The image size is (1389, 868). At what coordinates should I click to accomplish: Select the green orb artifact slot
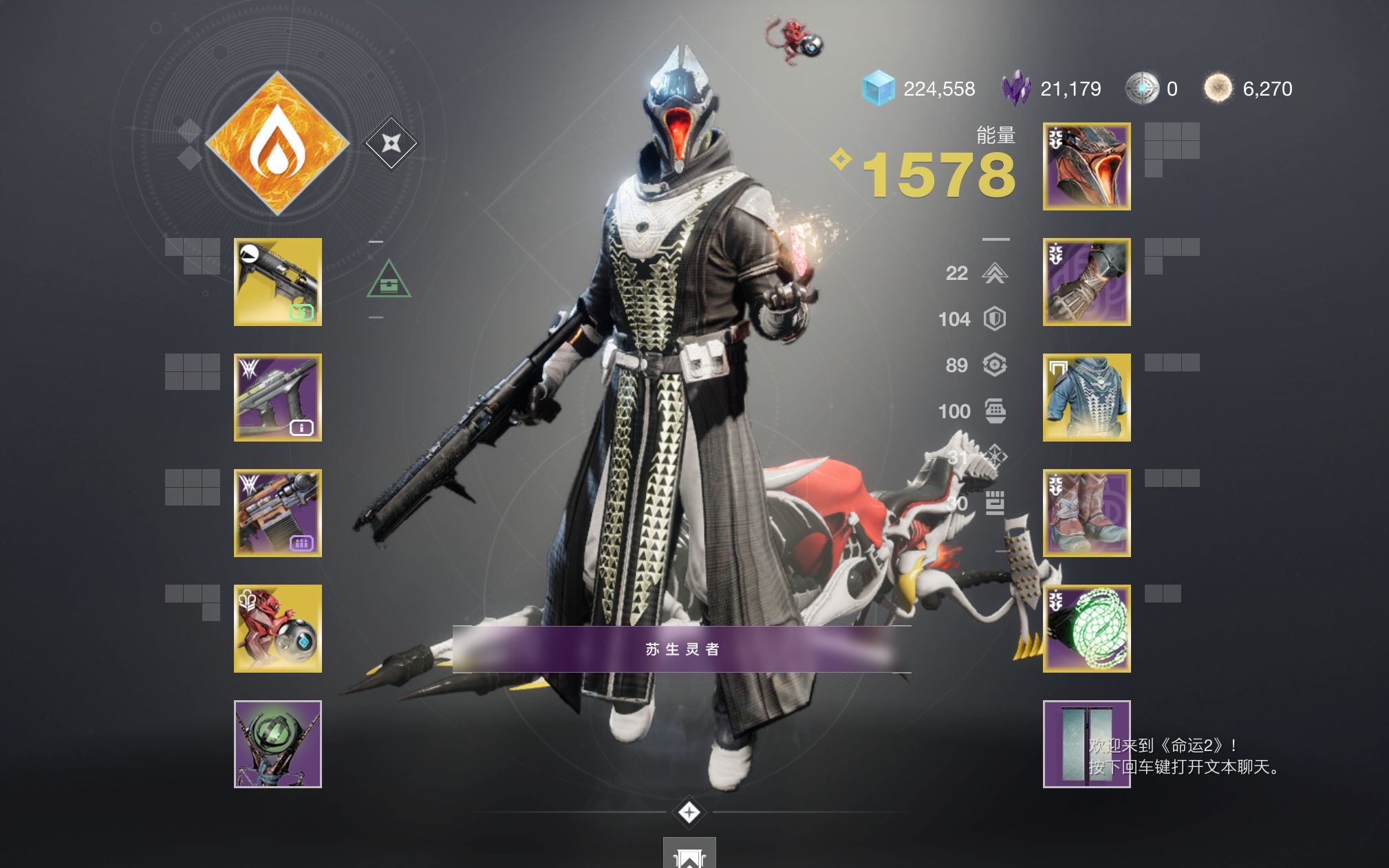click(278, 744)
